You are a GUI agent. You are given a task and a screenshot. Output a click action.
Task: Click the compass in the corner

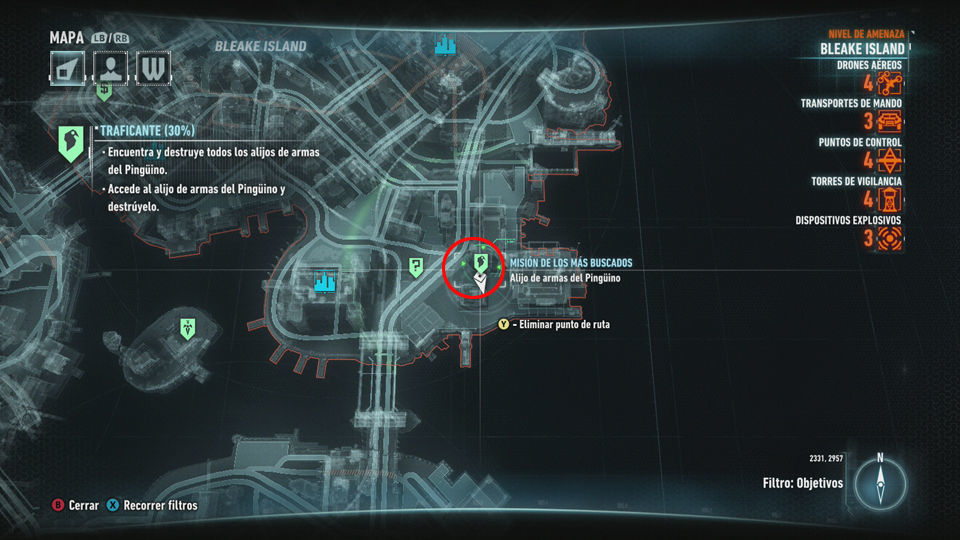[880, 483]
